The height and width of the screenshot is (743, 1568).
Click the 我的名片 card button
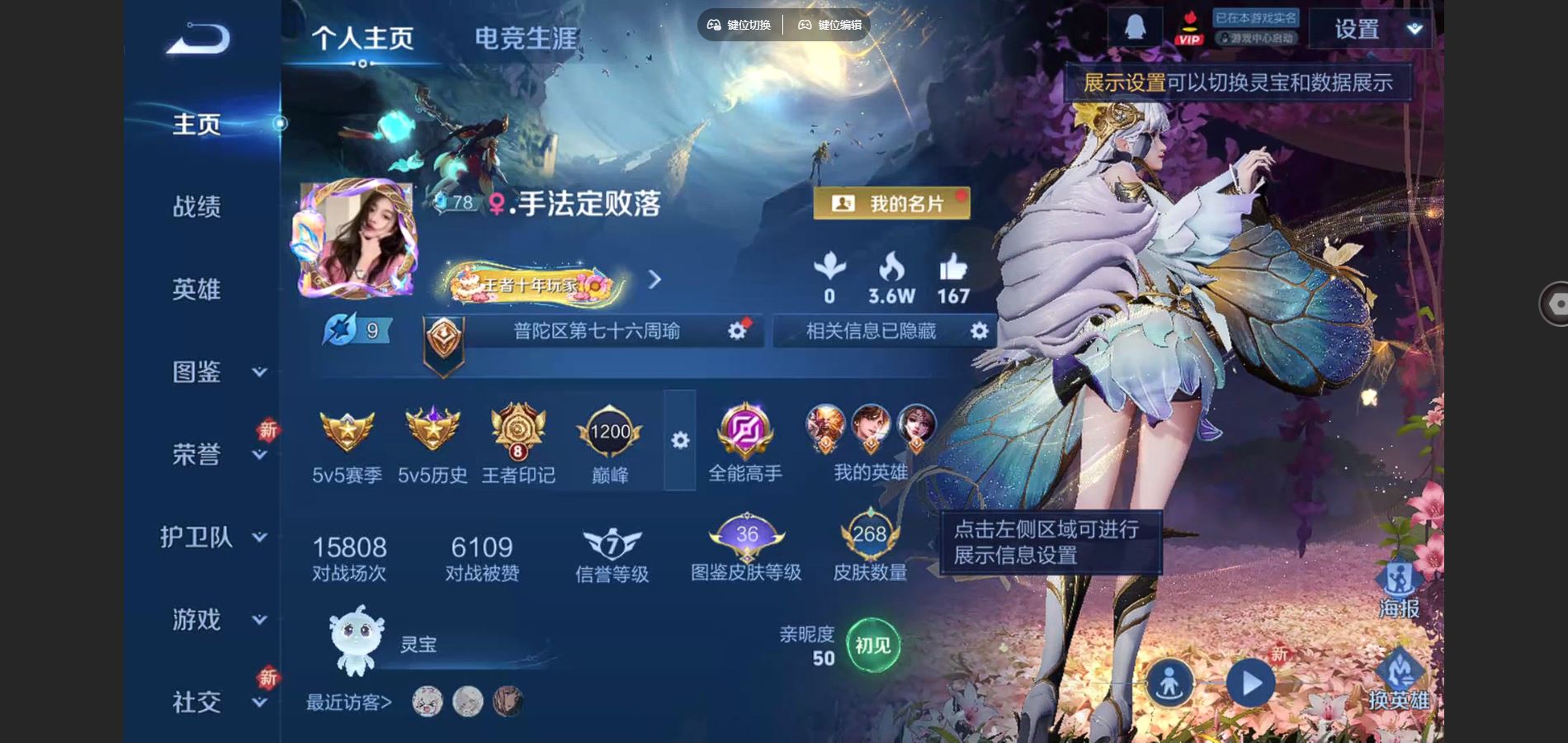coord(893,201)
